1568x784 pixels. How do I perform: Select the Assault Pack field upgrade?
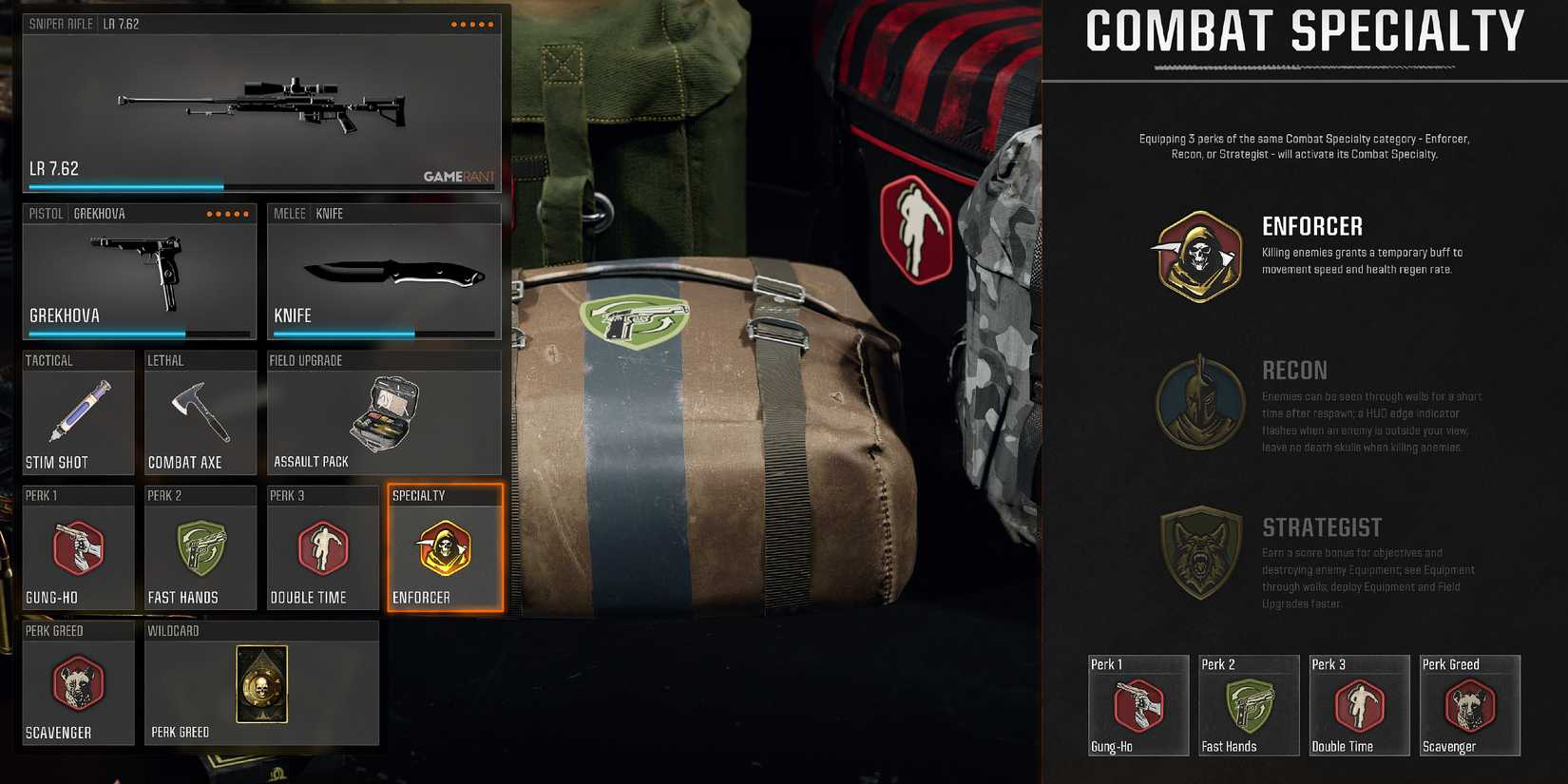click(x=384, y=413)
